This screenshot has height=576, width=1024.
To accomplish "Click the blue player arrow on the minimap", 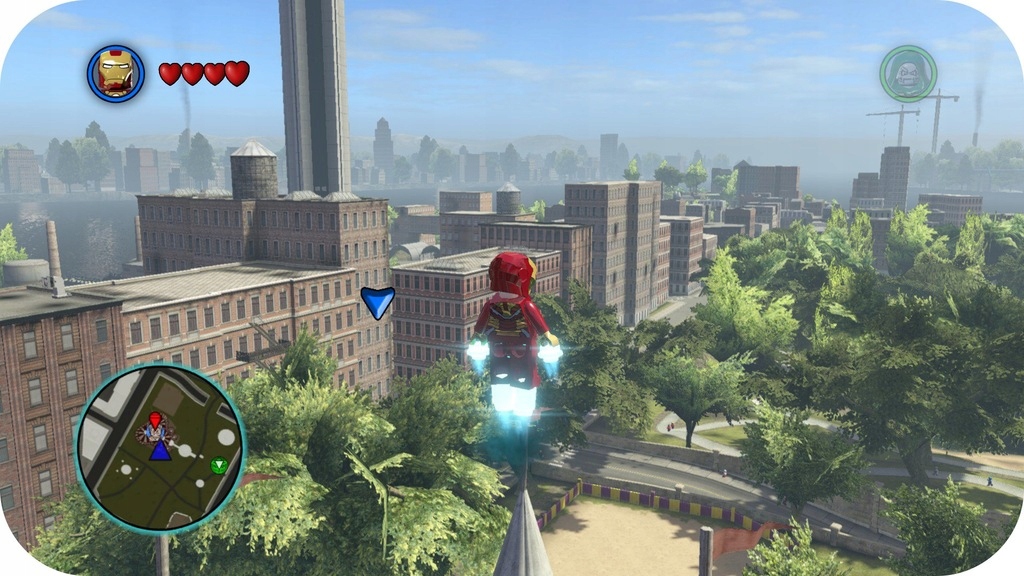I will click(x=160, y=449).
